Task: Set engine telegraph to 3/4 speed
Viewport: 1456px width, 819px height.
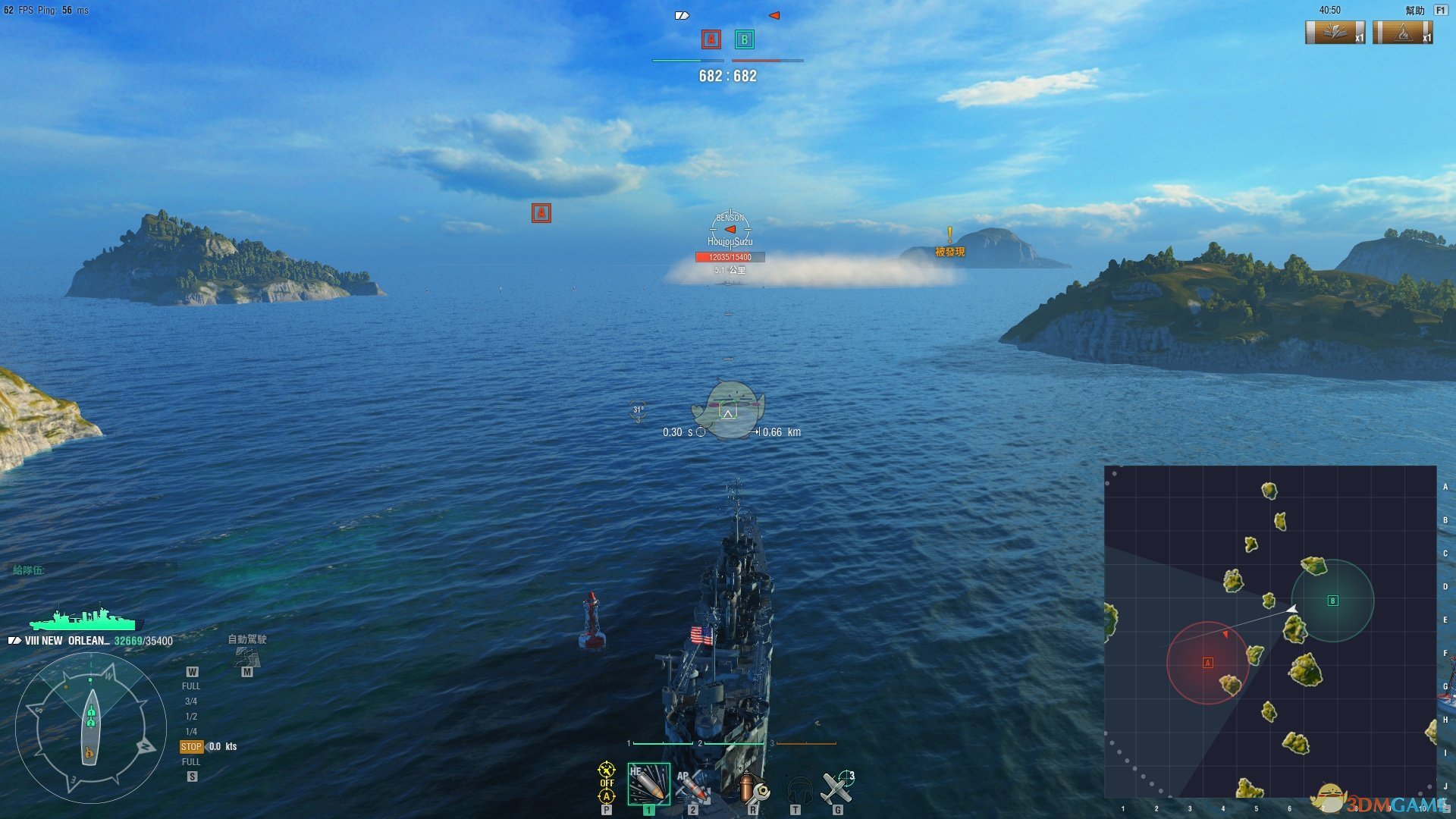Action: 191,701
